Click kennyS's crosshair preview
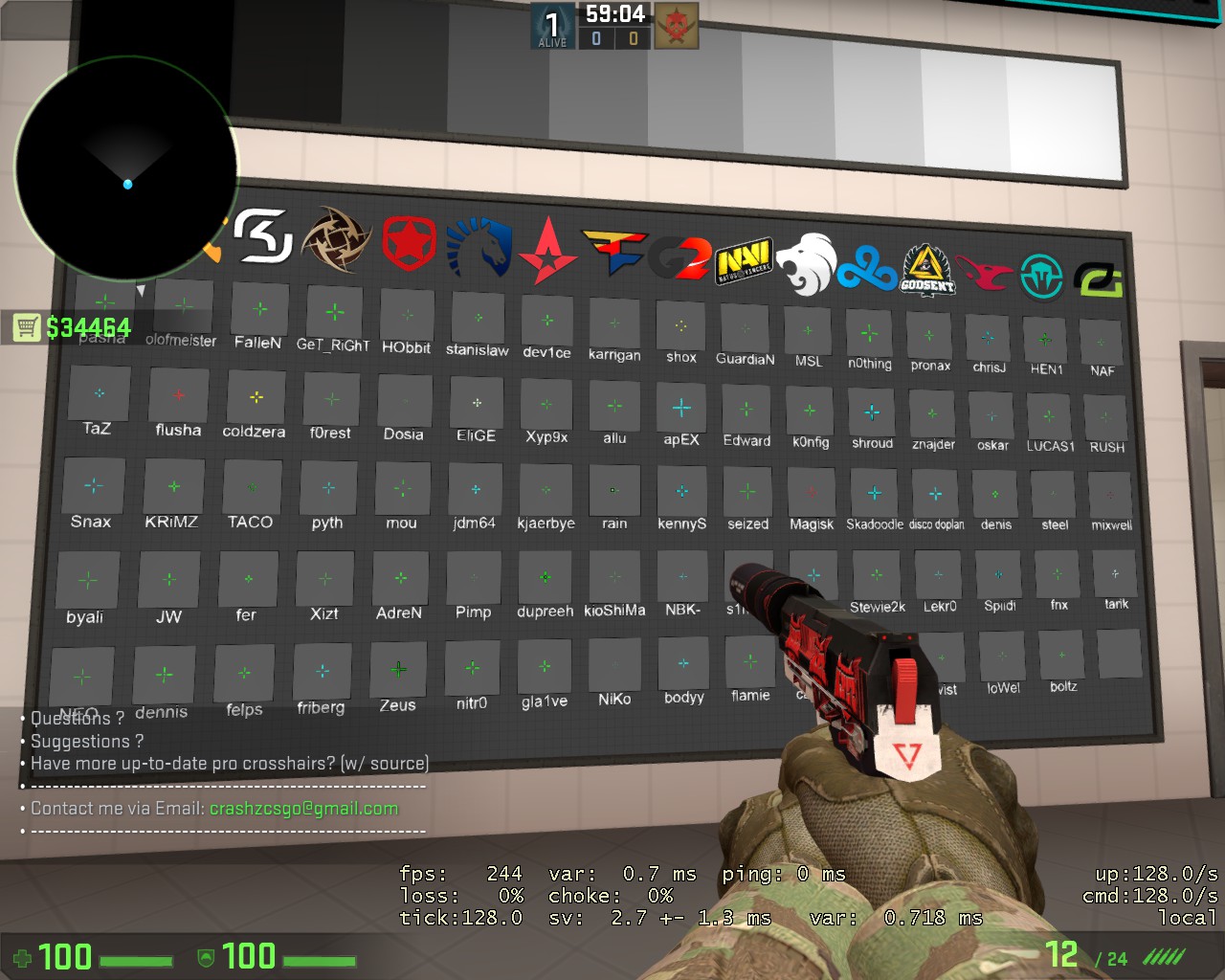 pos(682,490)
